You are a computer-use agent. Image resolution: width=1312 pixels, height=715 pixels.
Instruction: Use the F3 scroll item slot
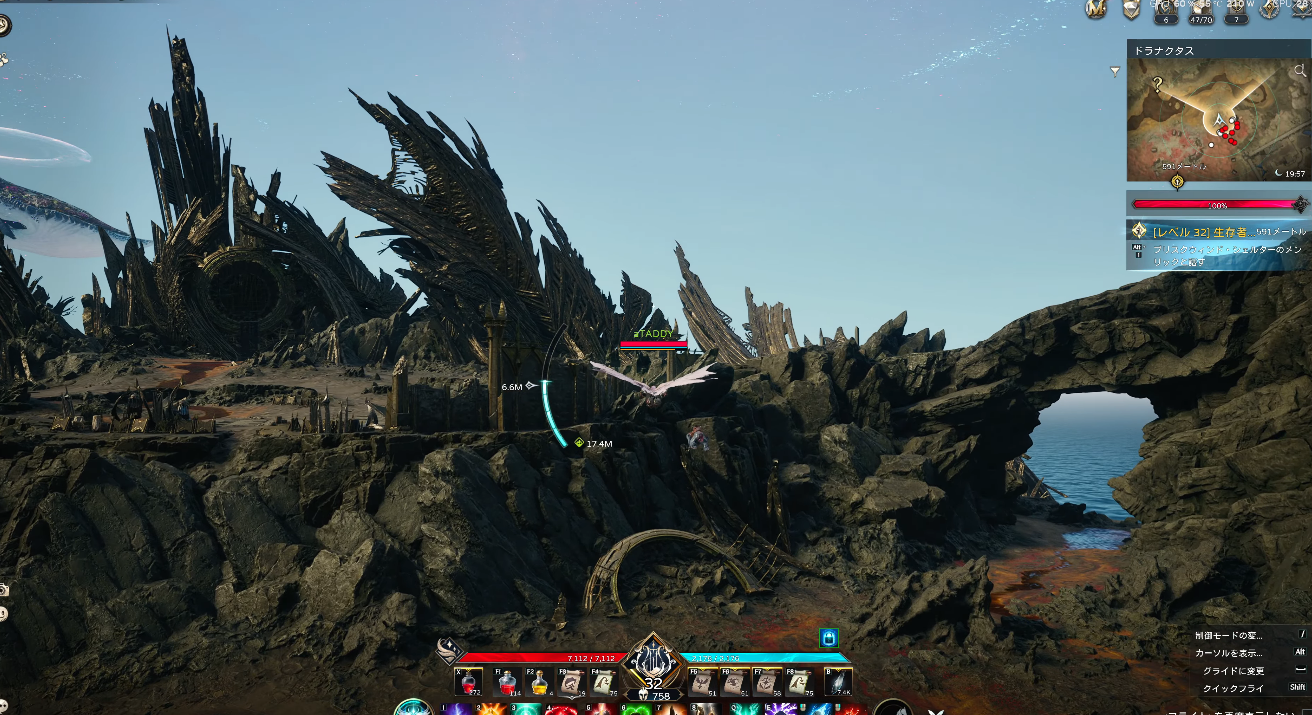click(572, 682)
